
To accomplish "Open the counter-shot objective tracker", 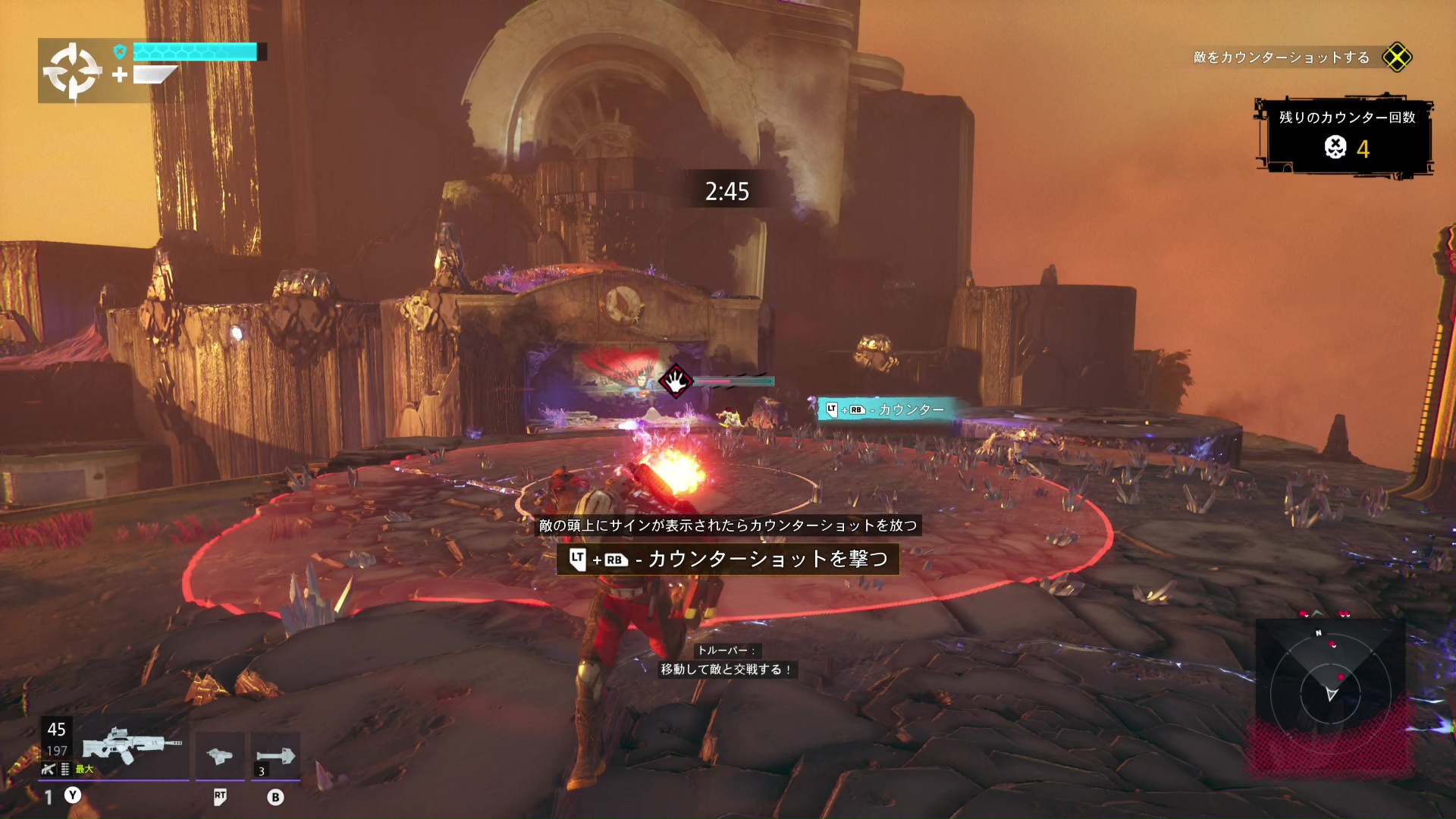I will tap(1301, 58).
